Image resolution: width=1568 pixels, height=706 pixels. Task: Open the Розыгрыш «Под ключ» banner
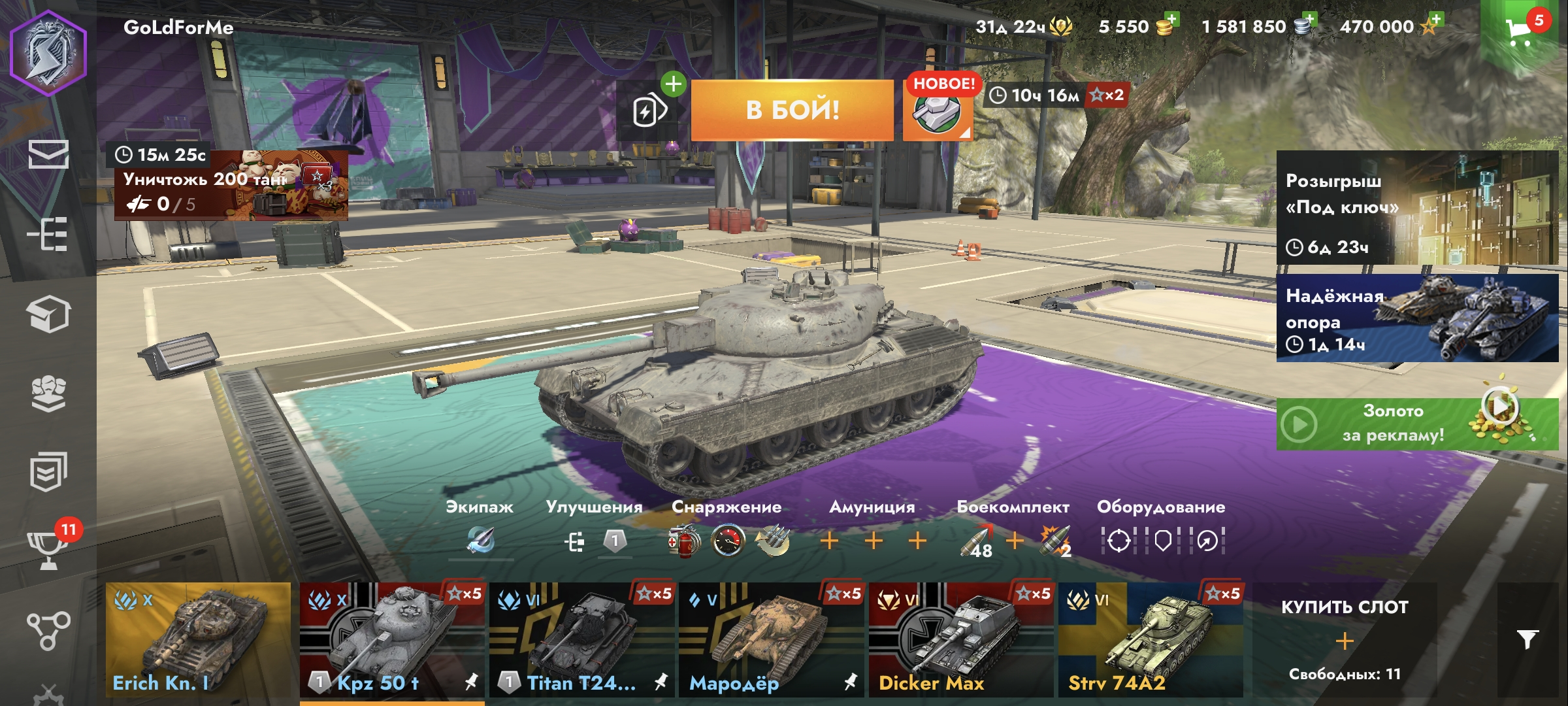1416,208
